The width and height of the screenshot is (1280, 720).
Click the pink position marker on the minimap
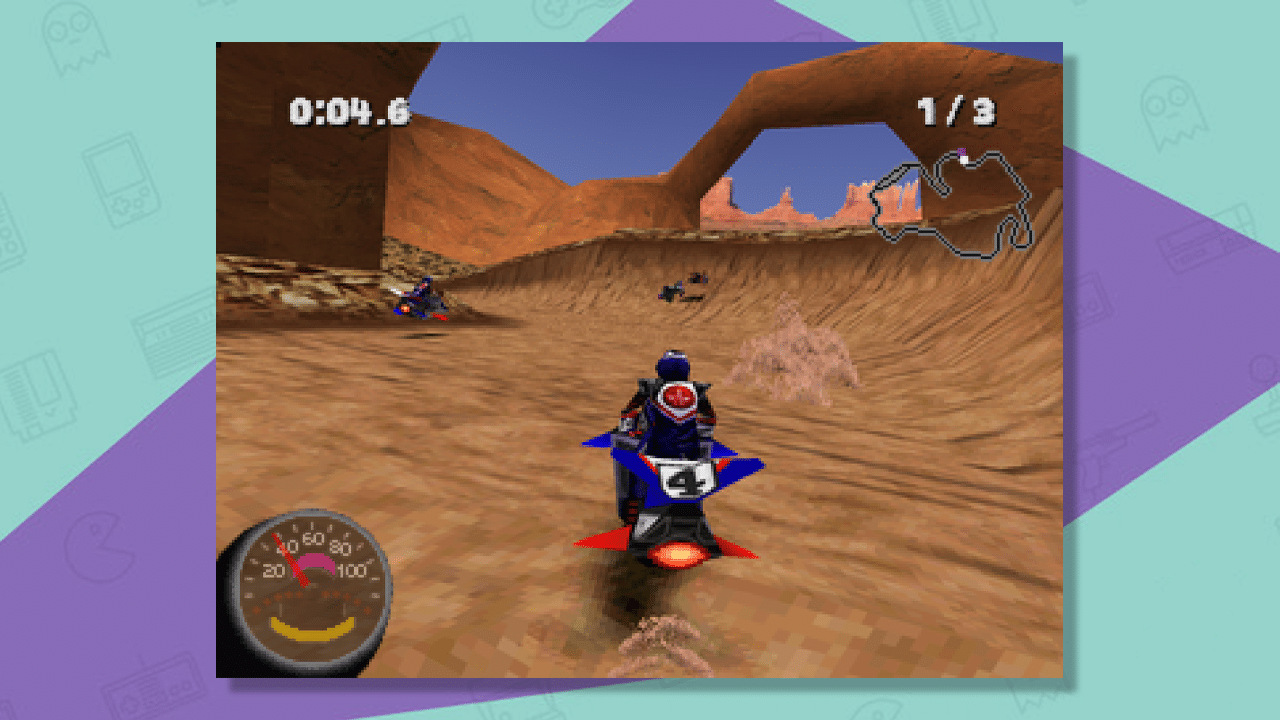(963, 149)
